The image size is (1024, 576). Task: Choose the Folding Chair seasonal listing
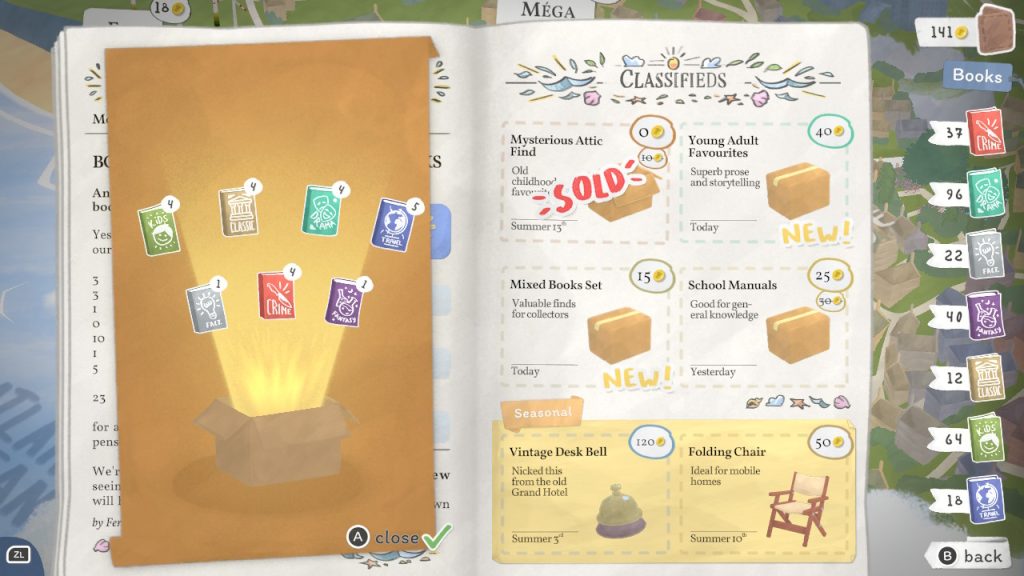[767, 488]
